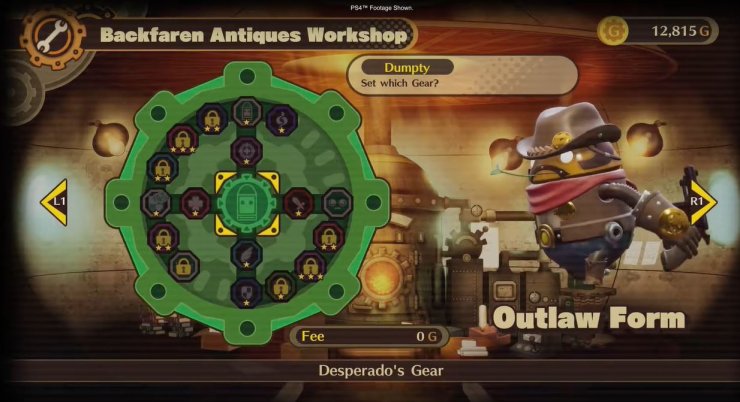Choose the red maple leaf gear slot
The height and width of the screenshot is (402, 740).
(x=196, y=202)
